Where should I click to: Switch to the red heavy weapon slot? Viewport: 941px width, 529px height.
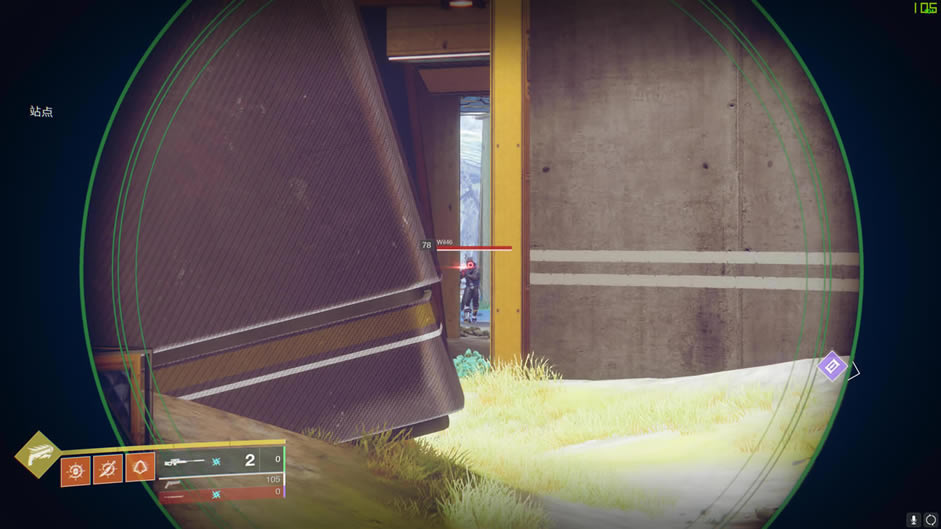221,492
